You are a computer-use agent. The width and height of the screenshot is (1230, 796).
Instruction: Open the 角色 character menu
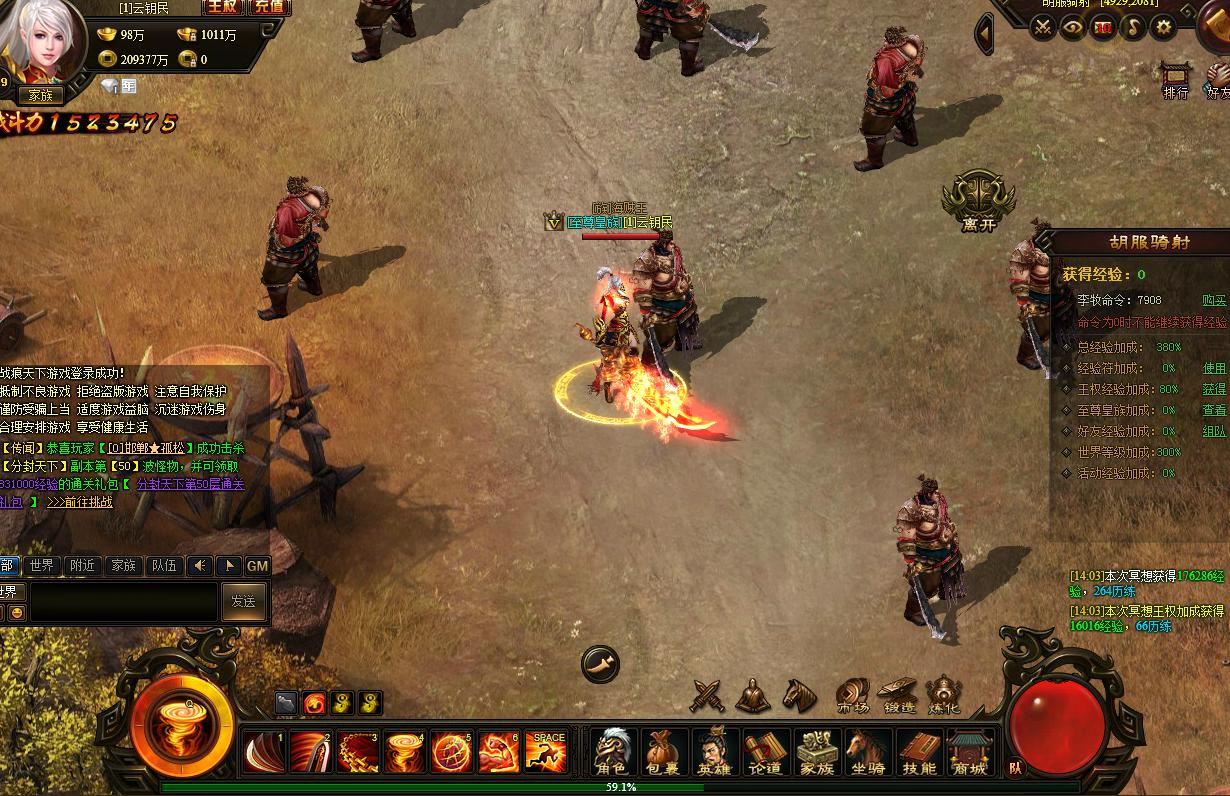coord(611,752)
